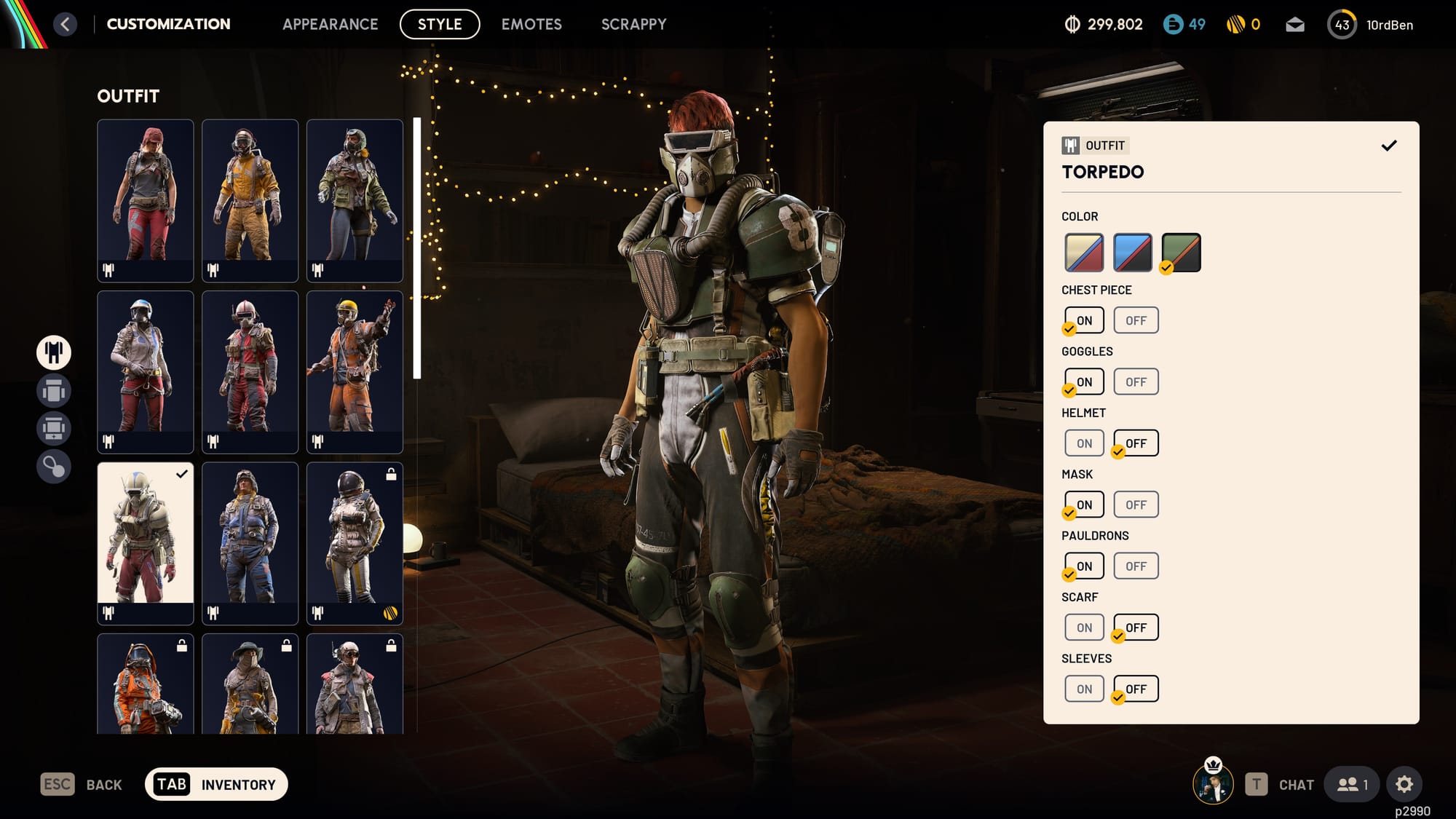Open the Emotes tab
1456x819 pixels.
click(x=531, y=24)
